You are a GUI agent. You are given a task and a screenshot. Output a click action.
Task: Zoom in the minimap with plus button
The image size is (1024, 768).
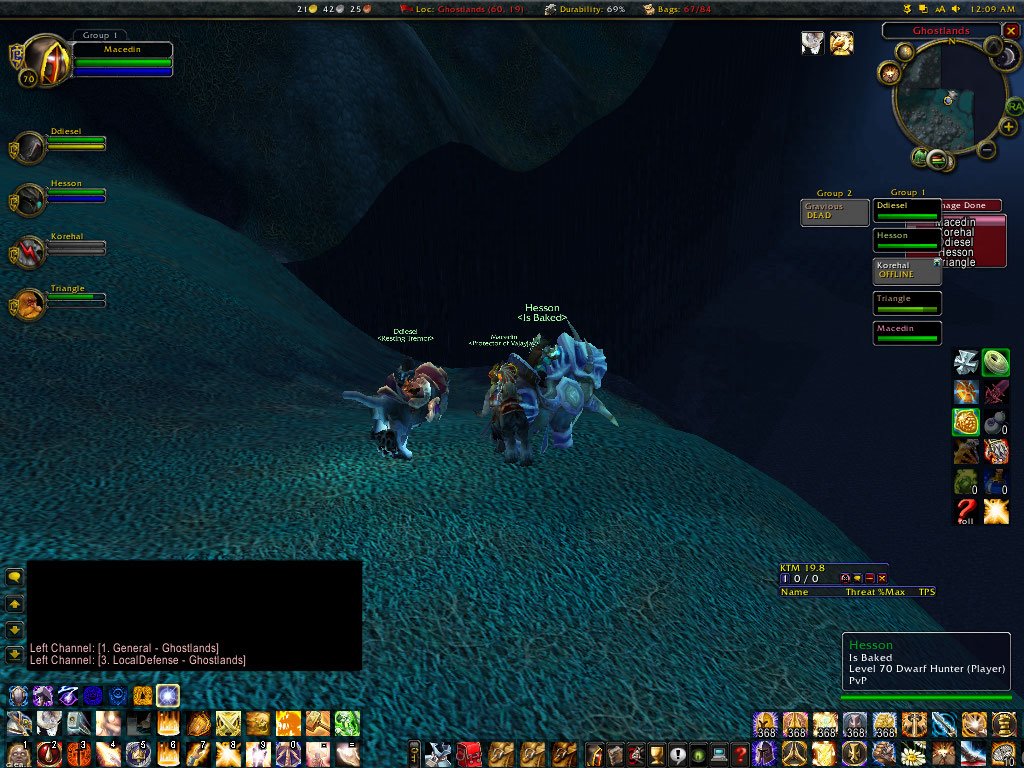[x=1009, y=127]
